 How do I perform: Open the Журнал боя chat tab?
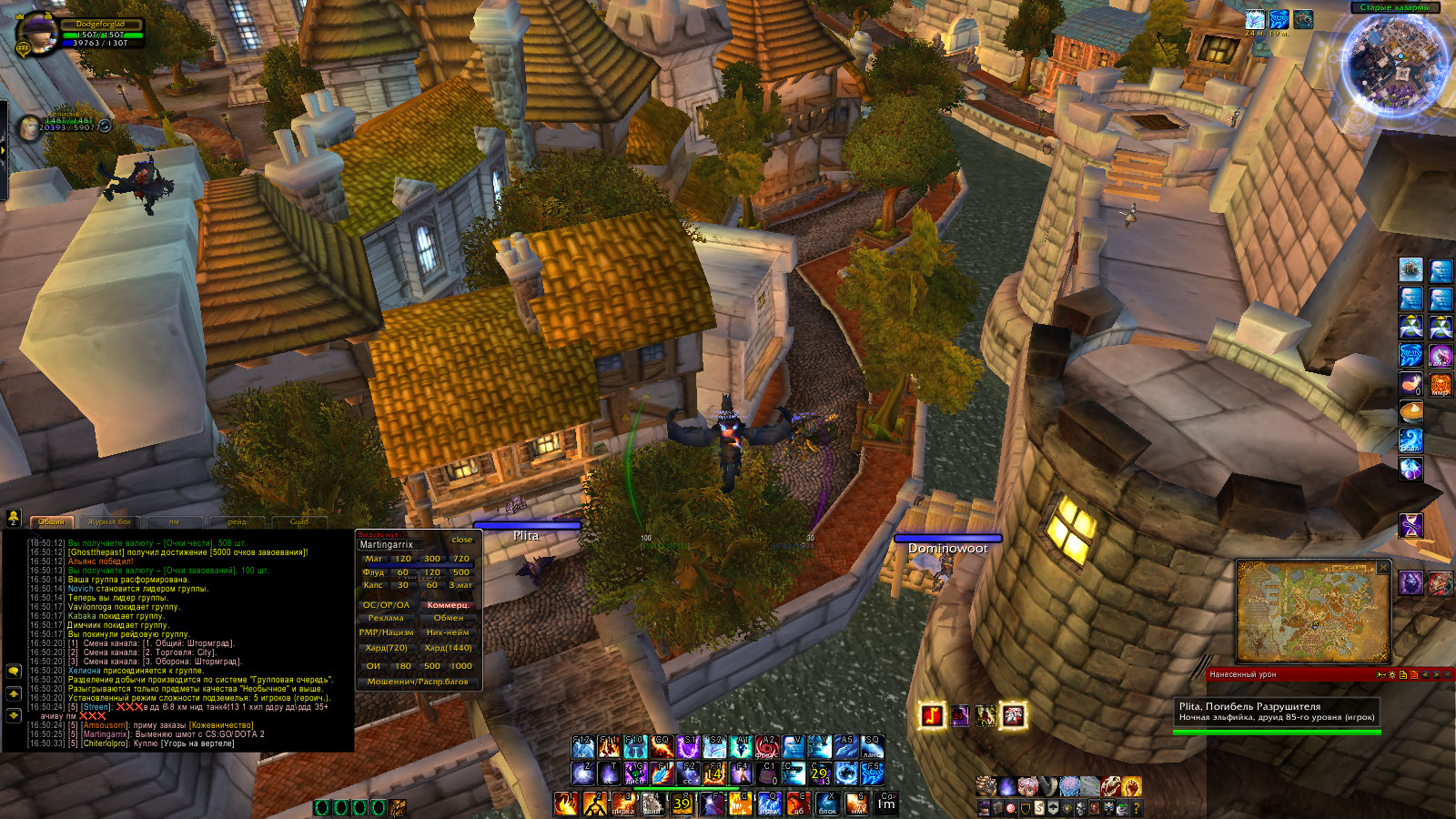(109, 521)
